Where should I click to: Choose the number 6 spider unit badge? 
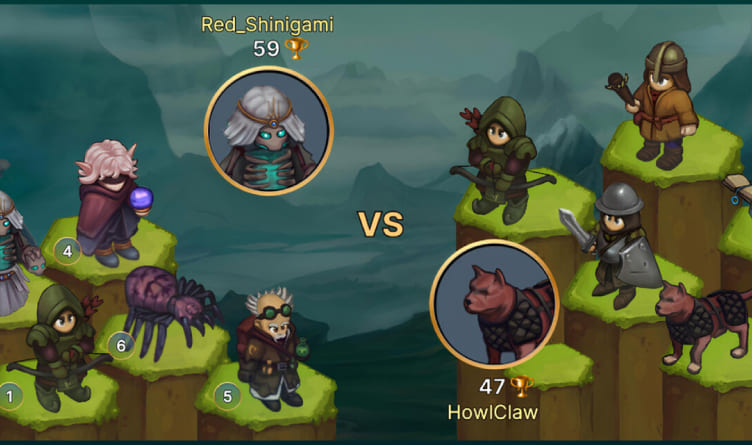[121, 345]
